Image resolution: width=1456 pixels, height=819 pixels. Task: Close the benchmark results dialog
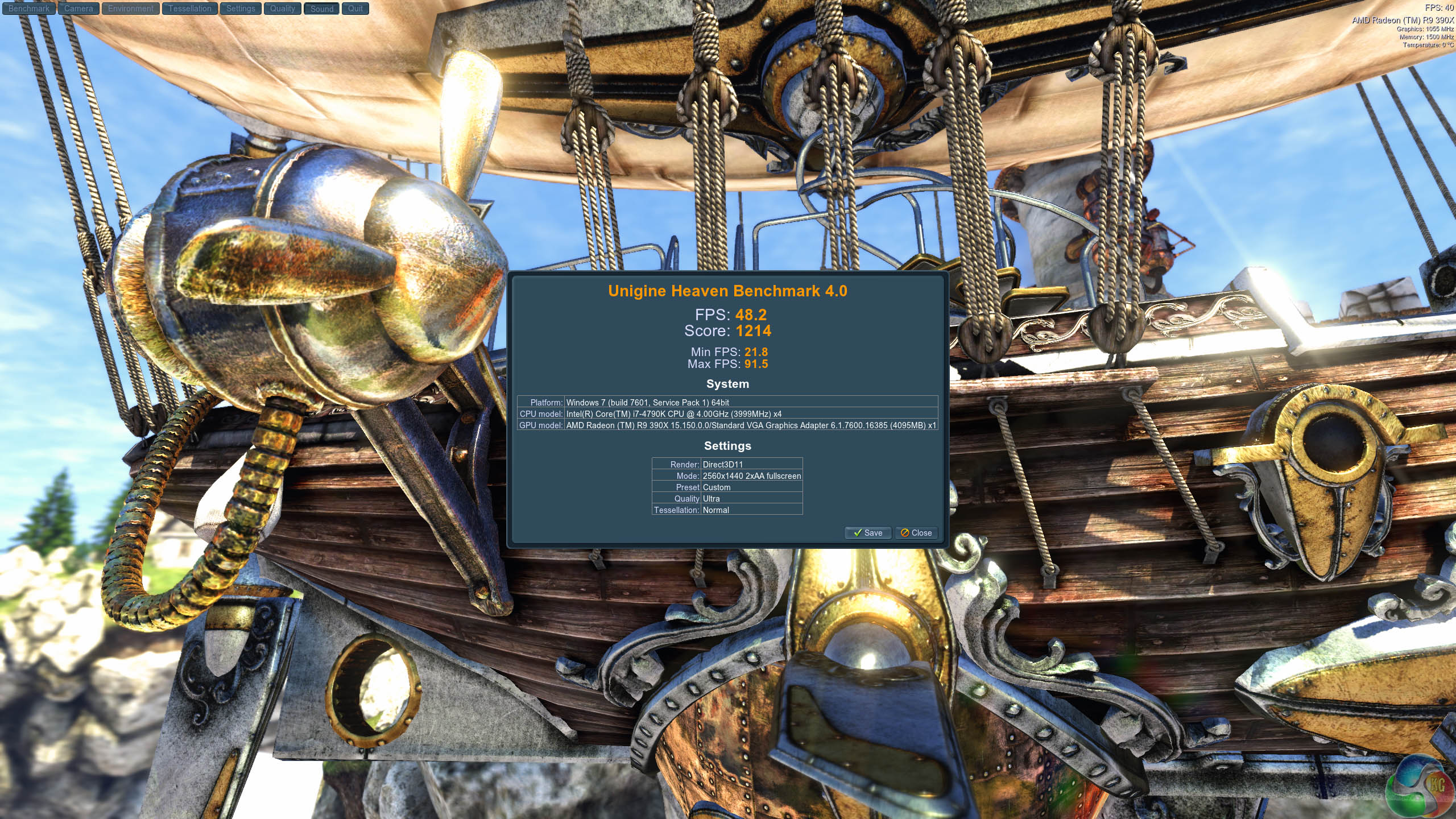click(x=916, y=533)
